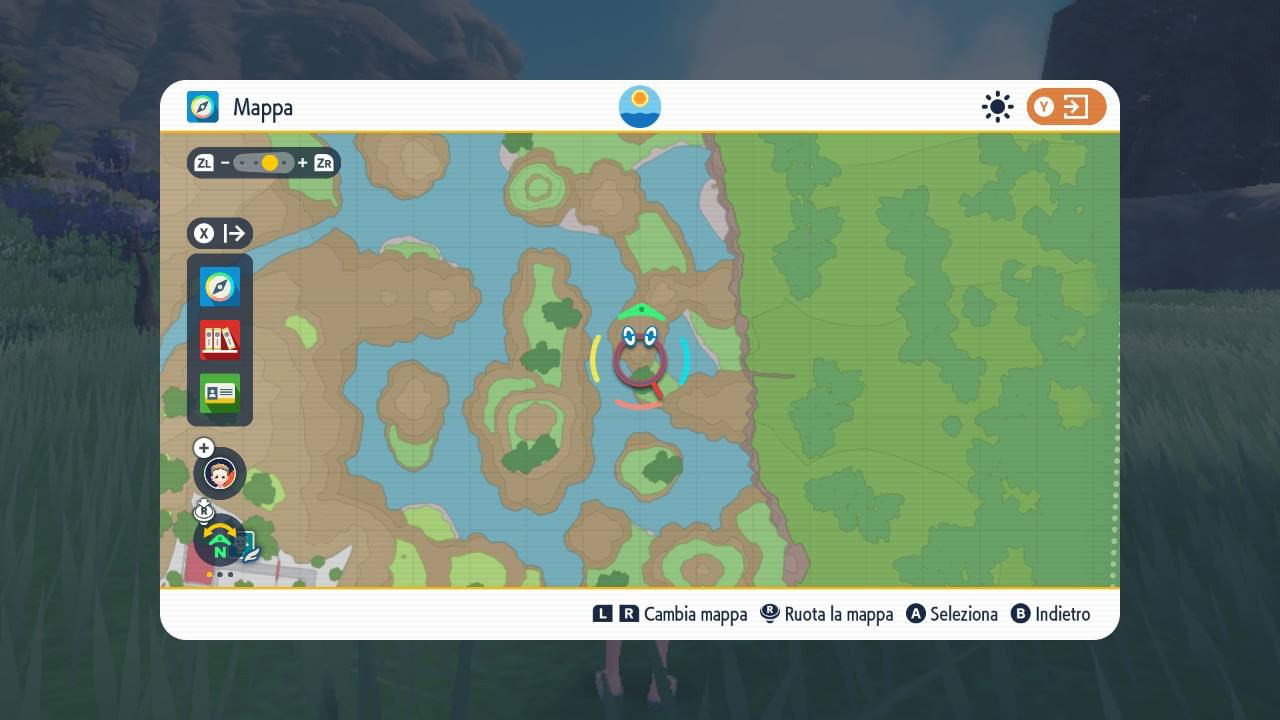
Task: Select the first page dot below the compass
Action: [x=209, y=575]
